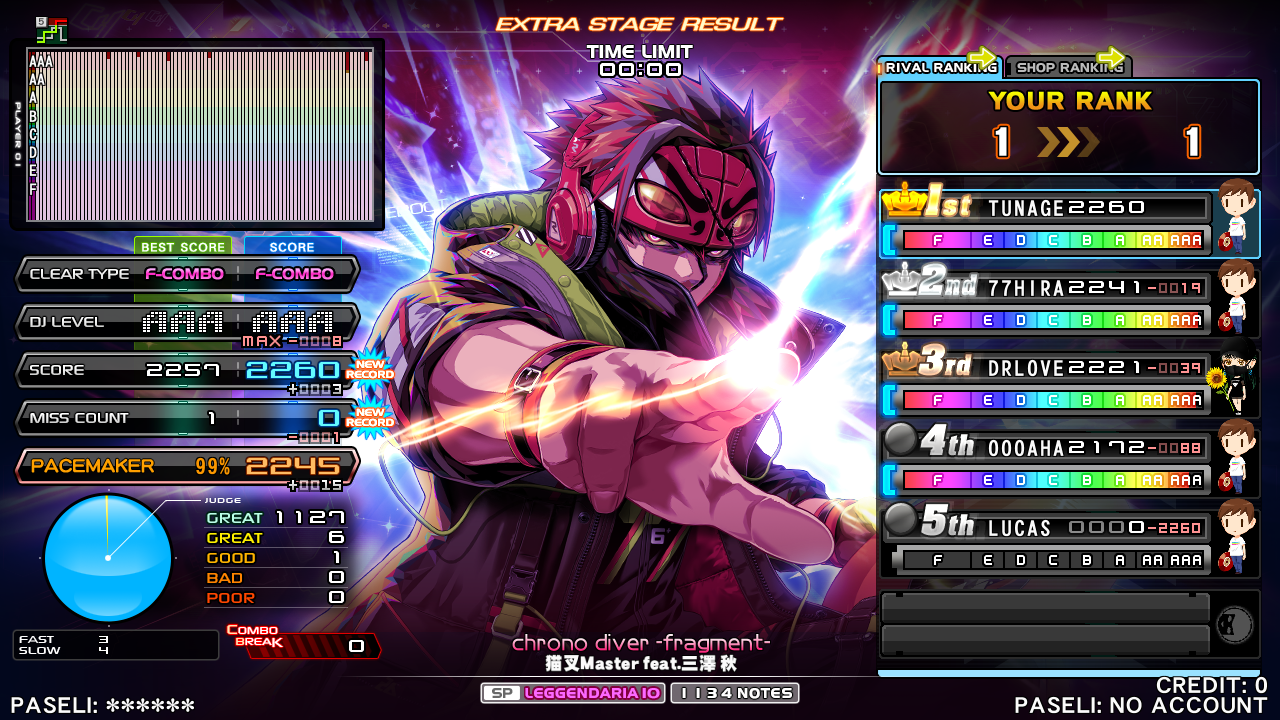Image resolution: width=1280 pixels, height=720 pixels.
Task: Select the 1st place TUNAGE ranking row
Action: pyautogui.click(x=1045, y=224)
